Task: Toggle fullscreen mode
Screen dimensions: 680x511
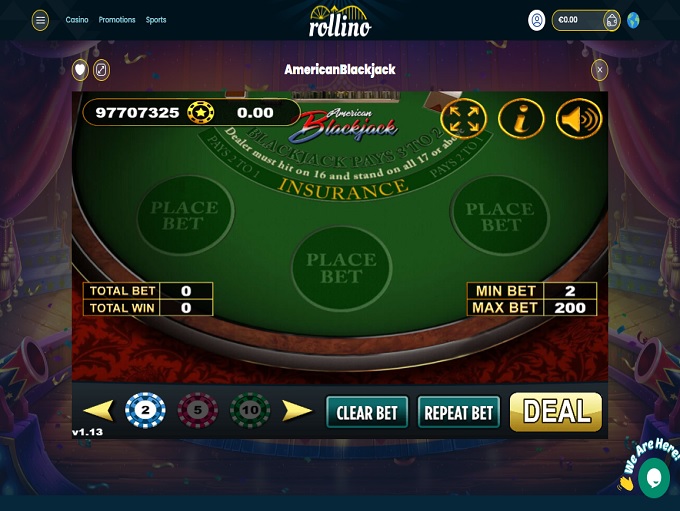Action: point(463,119)
